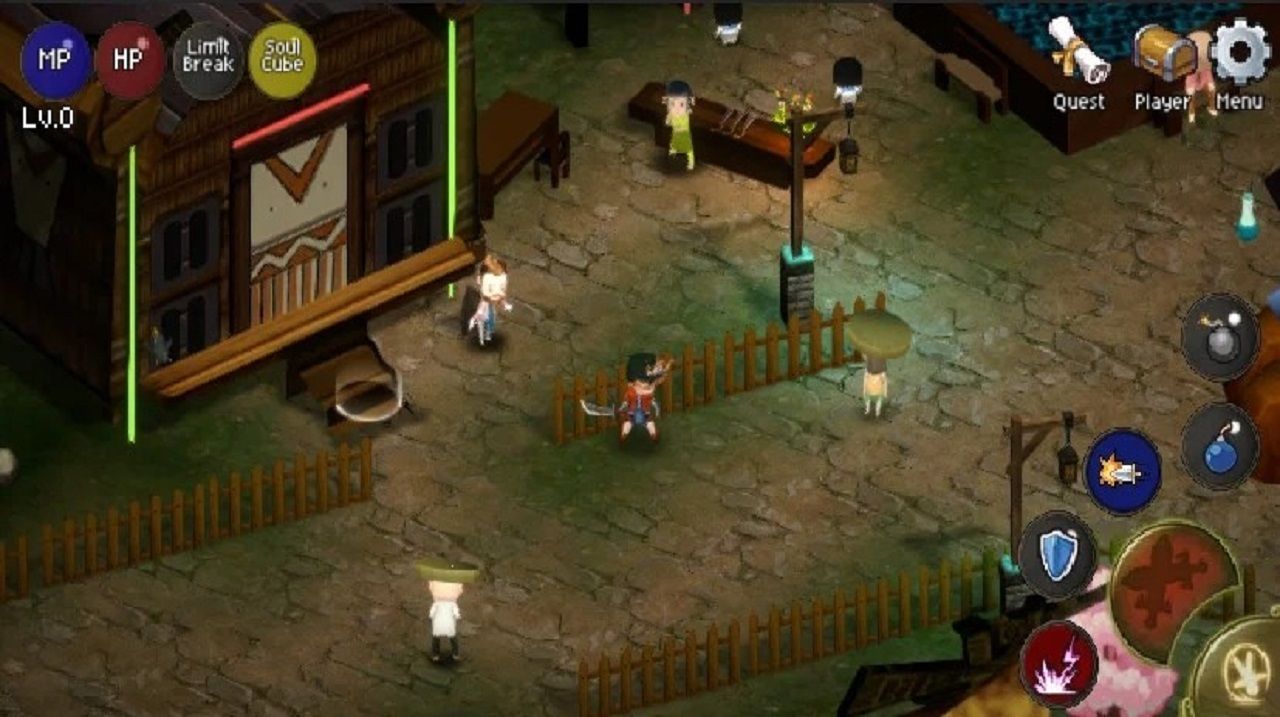
Task: Cast the red lightning burst skill
Action: [x=1059, y=663]
